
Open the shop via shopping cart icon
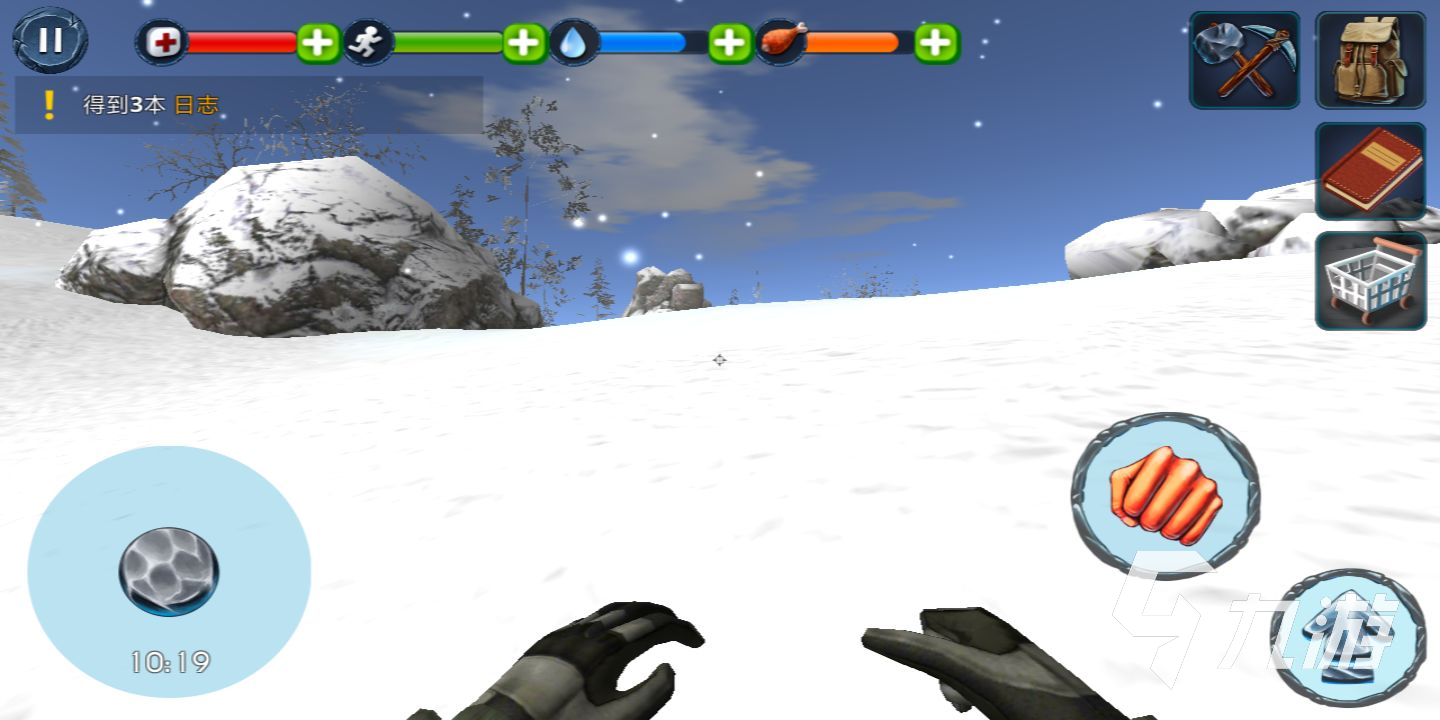(1370, 281)
